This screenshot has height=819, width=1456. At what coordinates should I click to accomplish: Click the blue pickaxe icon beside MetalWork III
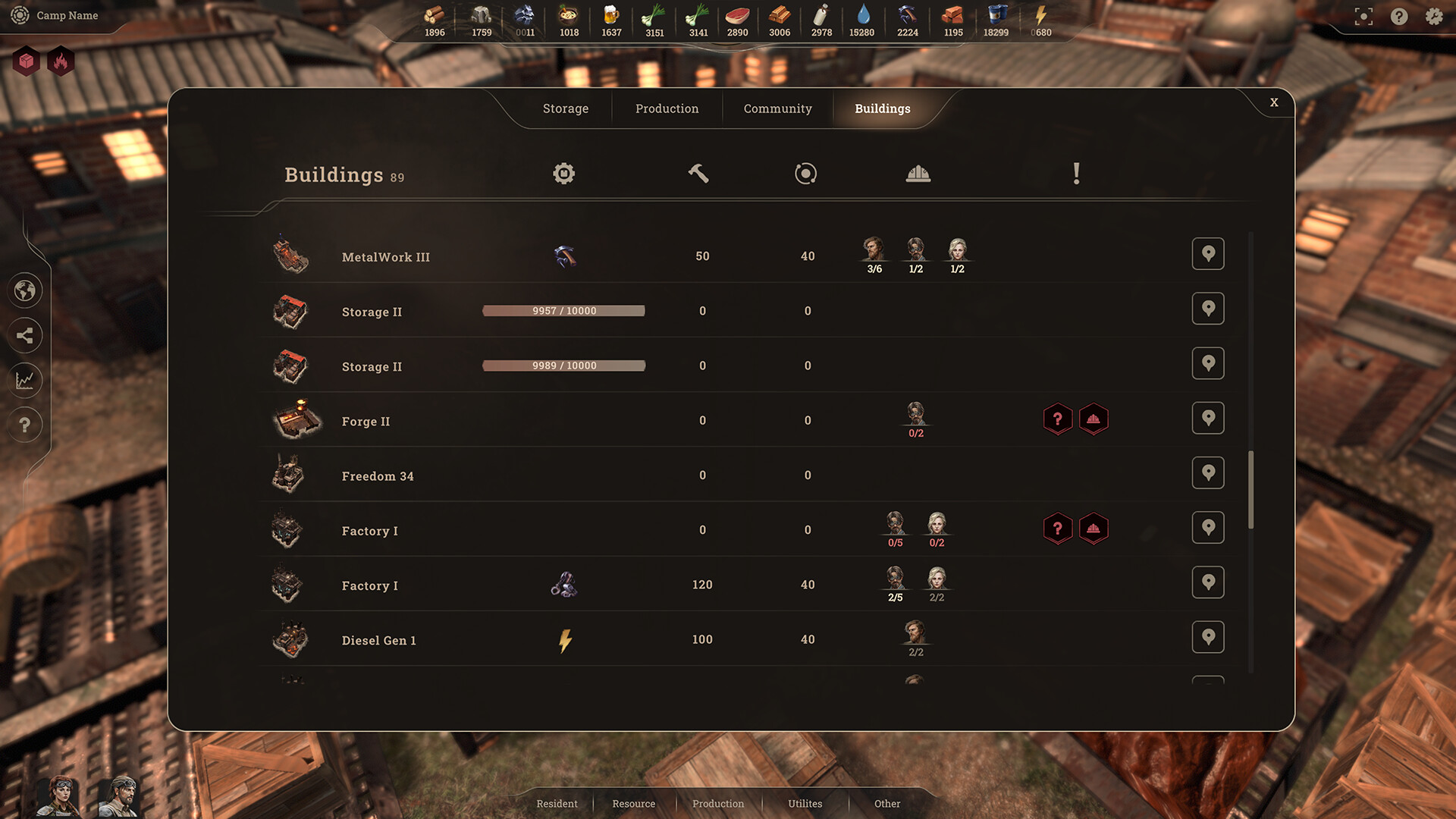[x=563, y=256]
